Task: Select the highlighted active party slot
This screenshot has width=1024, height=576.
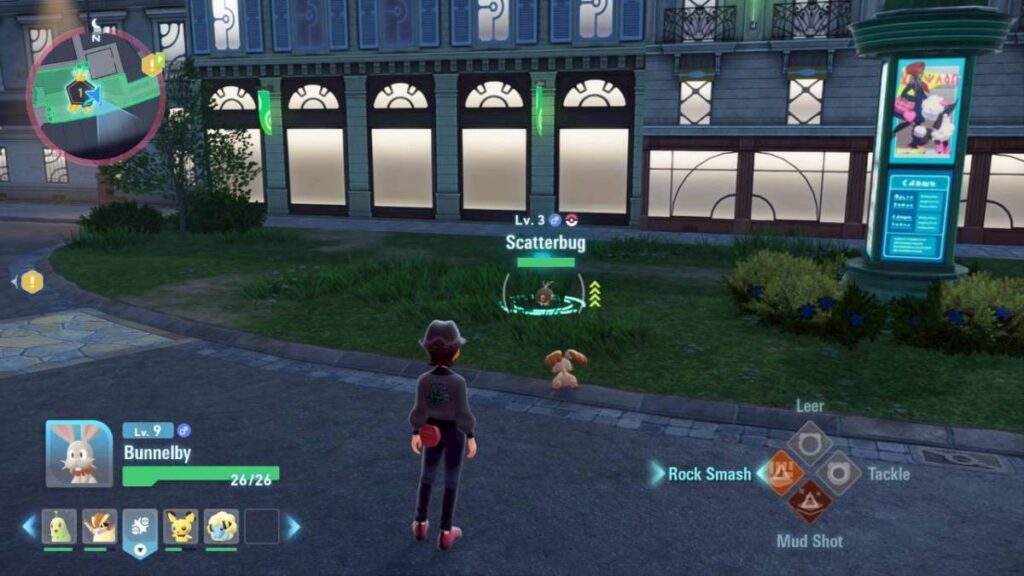Action: click(140, 529)
